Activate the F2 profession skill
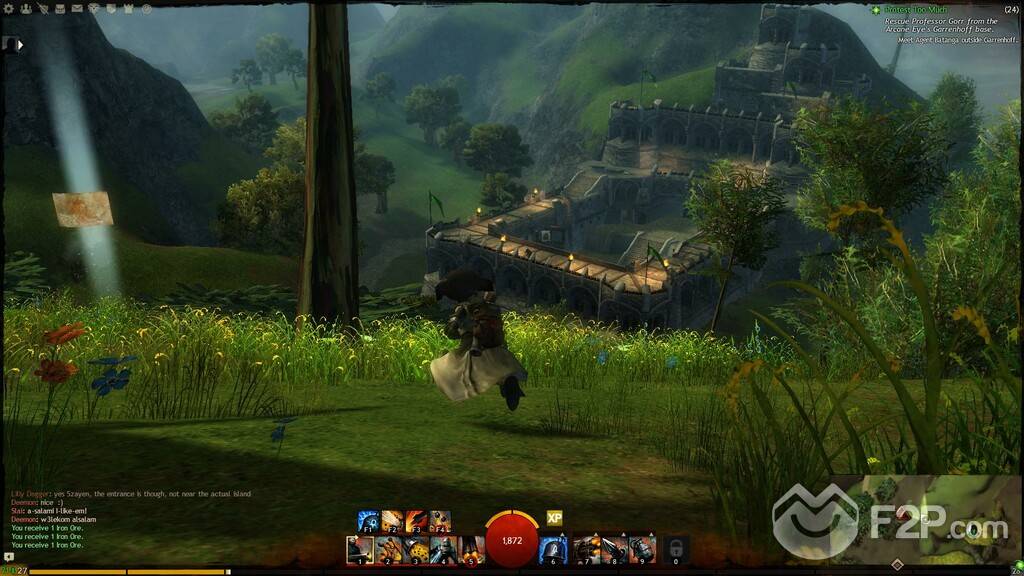Screen dimensions: 1024x576 coord(392,521)
